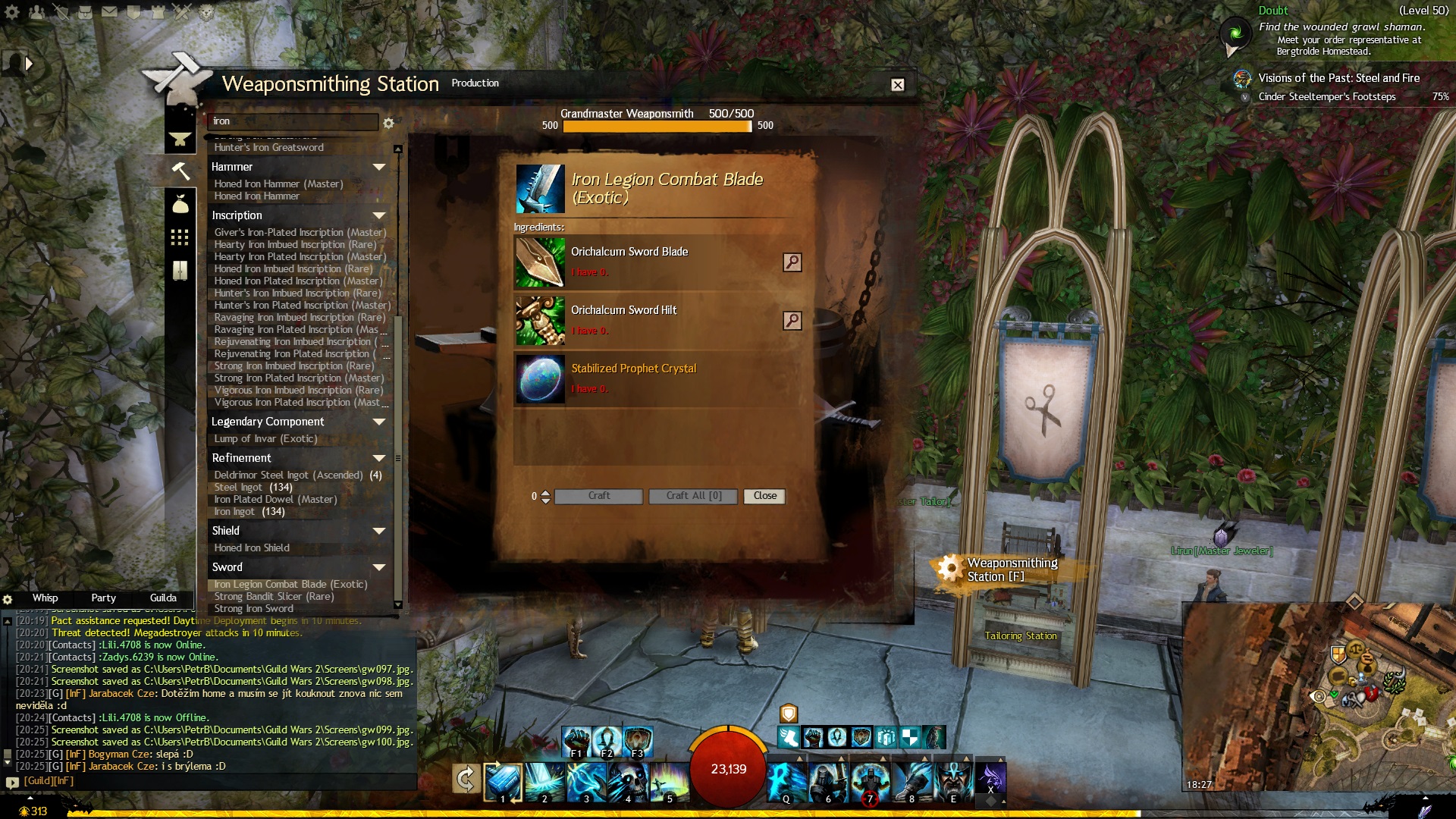Open the mail envelope icon
The height and width of the screenshot is (819, 1456).
(109, 12)
